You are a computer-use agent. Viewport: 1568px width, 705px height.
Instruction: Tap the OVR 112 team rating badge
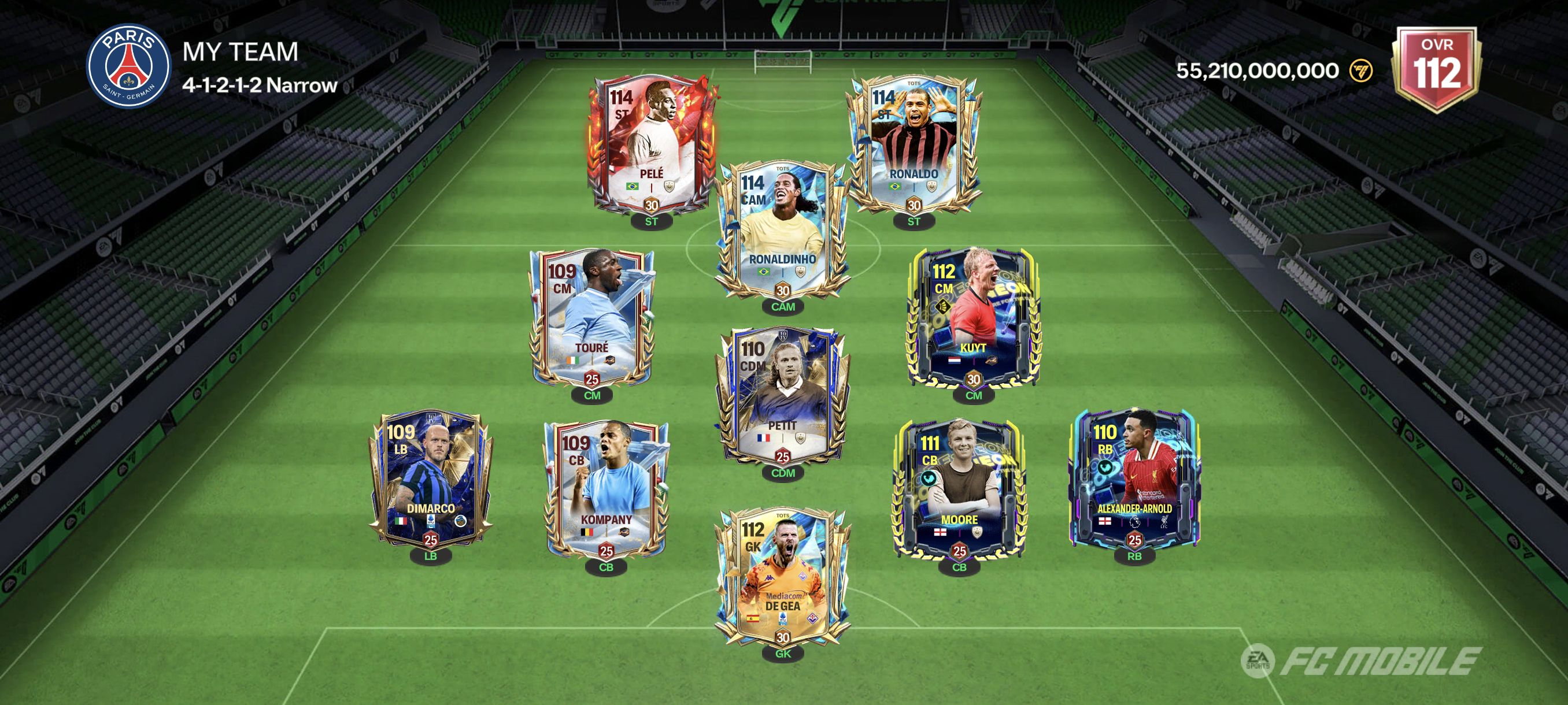[1437, 68]
